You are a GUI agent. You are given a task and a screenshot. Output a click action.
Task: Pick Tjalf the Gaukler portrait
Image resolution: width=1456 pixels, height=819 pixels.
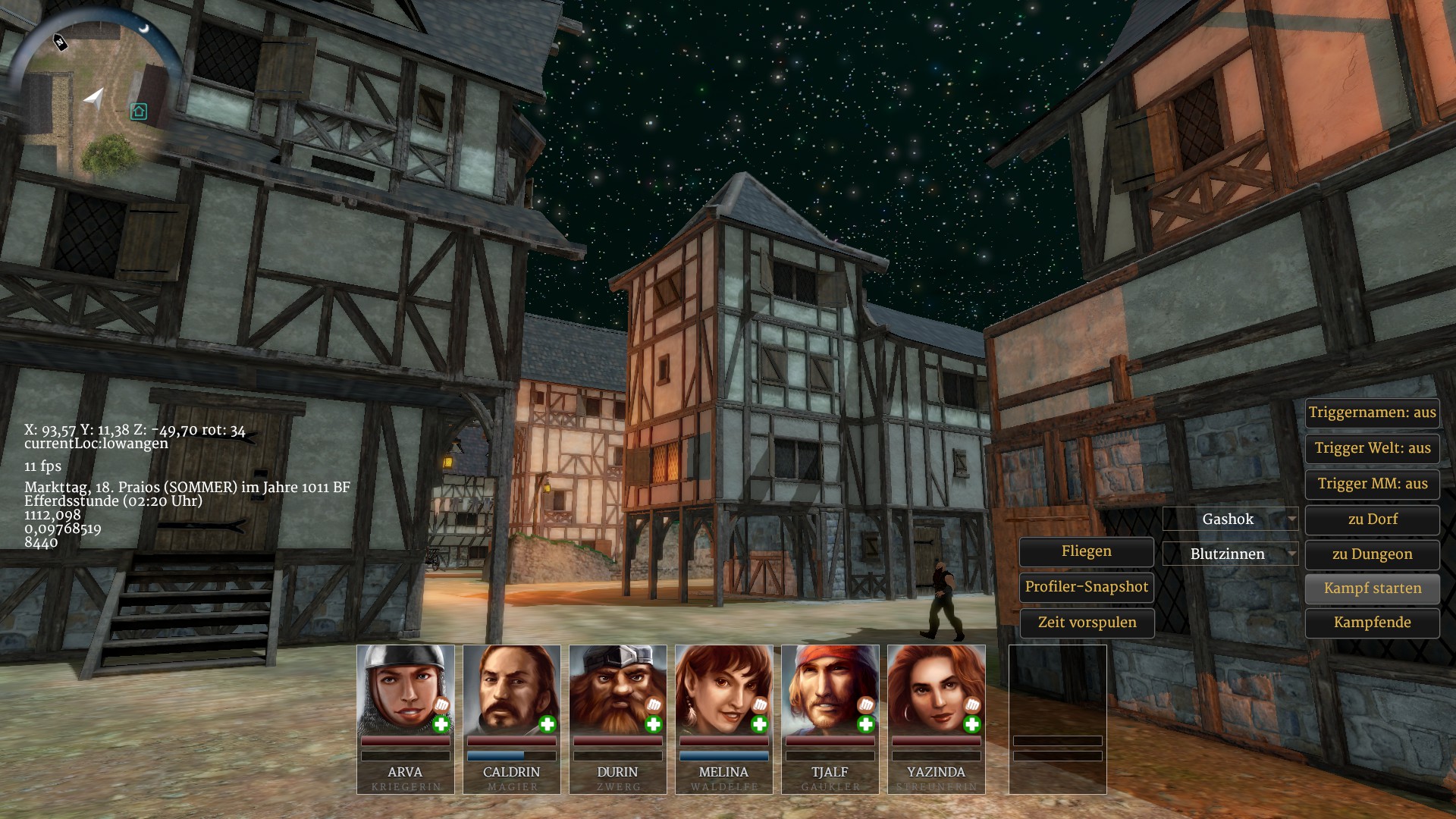[x=830, y=690]
